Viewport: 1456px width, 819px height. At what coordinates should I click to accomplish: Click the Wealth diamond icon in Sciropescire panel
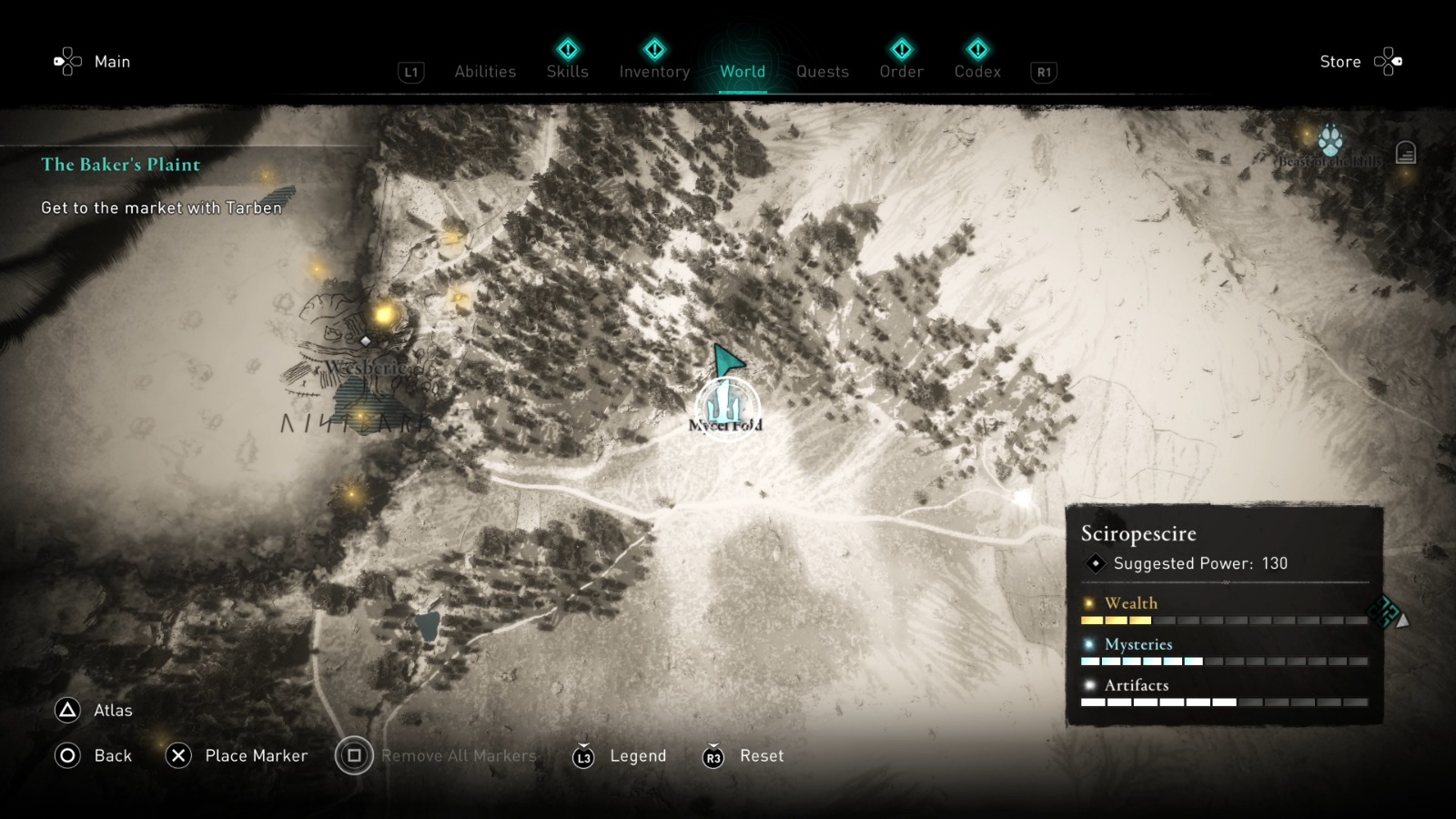1088,602
